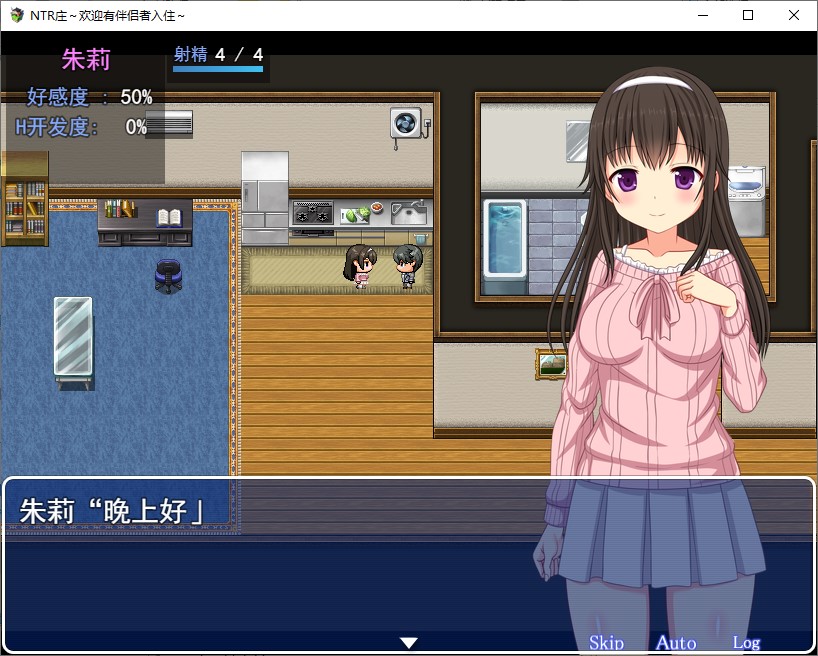Skip the dialogue with the Skip button
The height and width of the screenshot is (656, 818).
(x=606, y=643)
